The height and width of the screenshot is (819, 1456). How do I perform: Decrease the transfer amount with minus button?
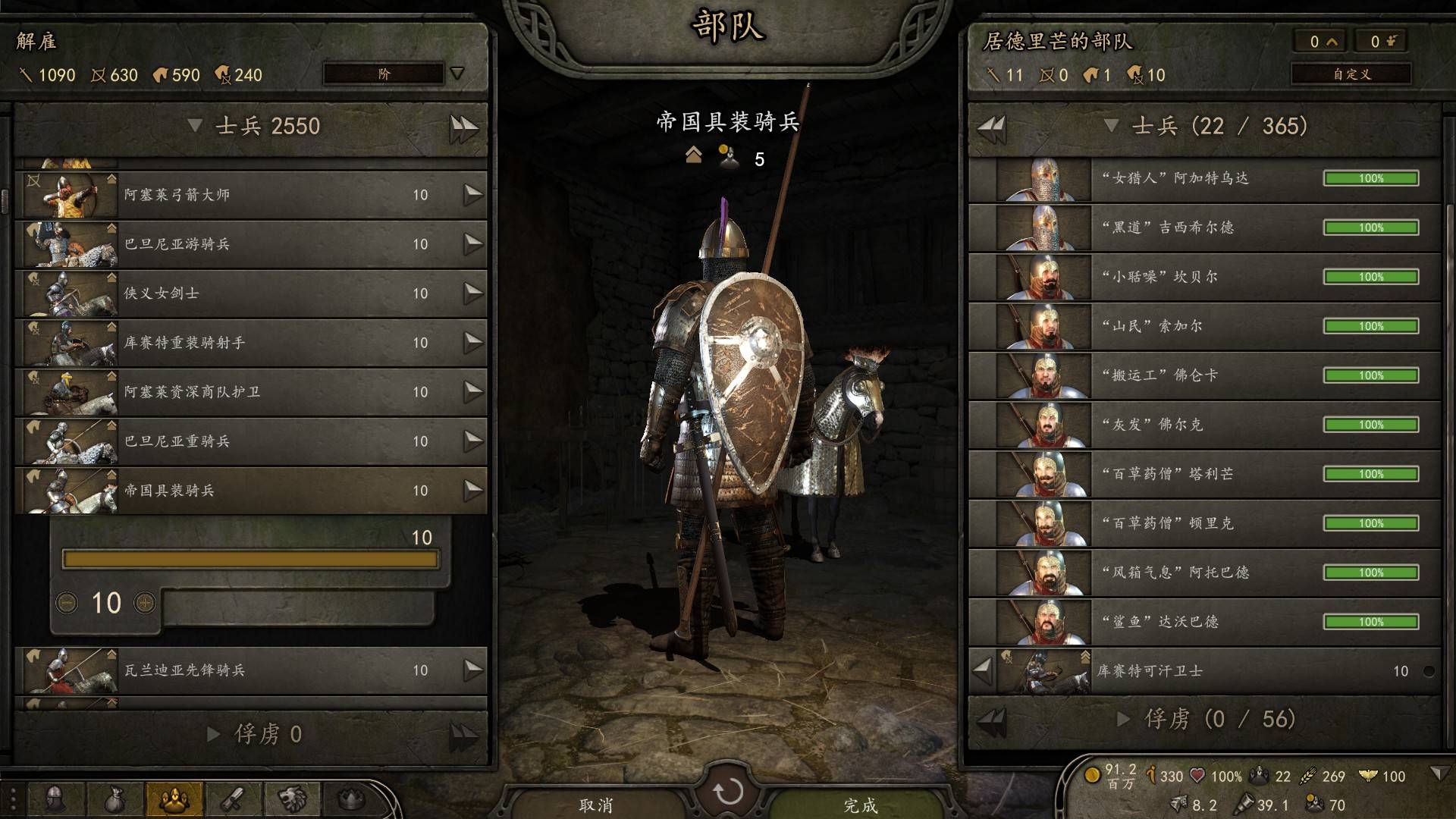click(67, 604)
